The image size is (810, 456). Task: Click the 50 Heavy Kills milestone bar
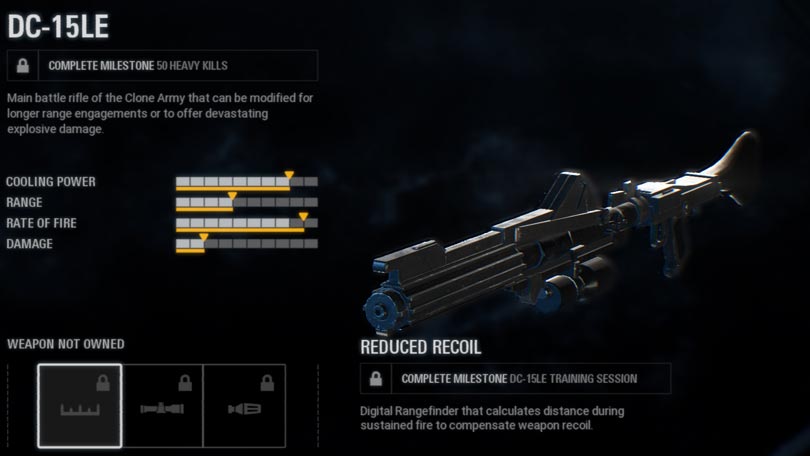coord(162,66)
